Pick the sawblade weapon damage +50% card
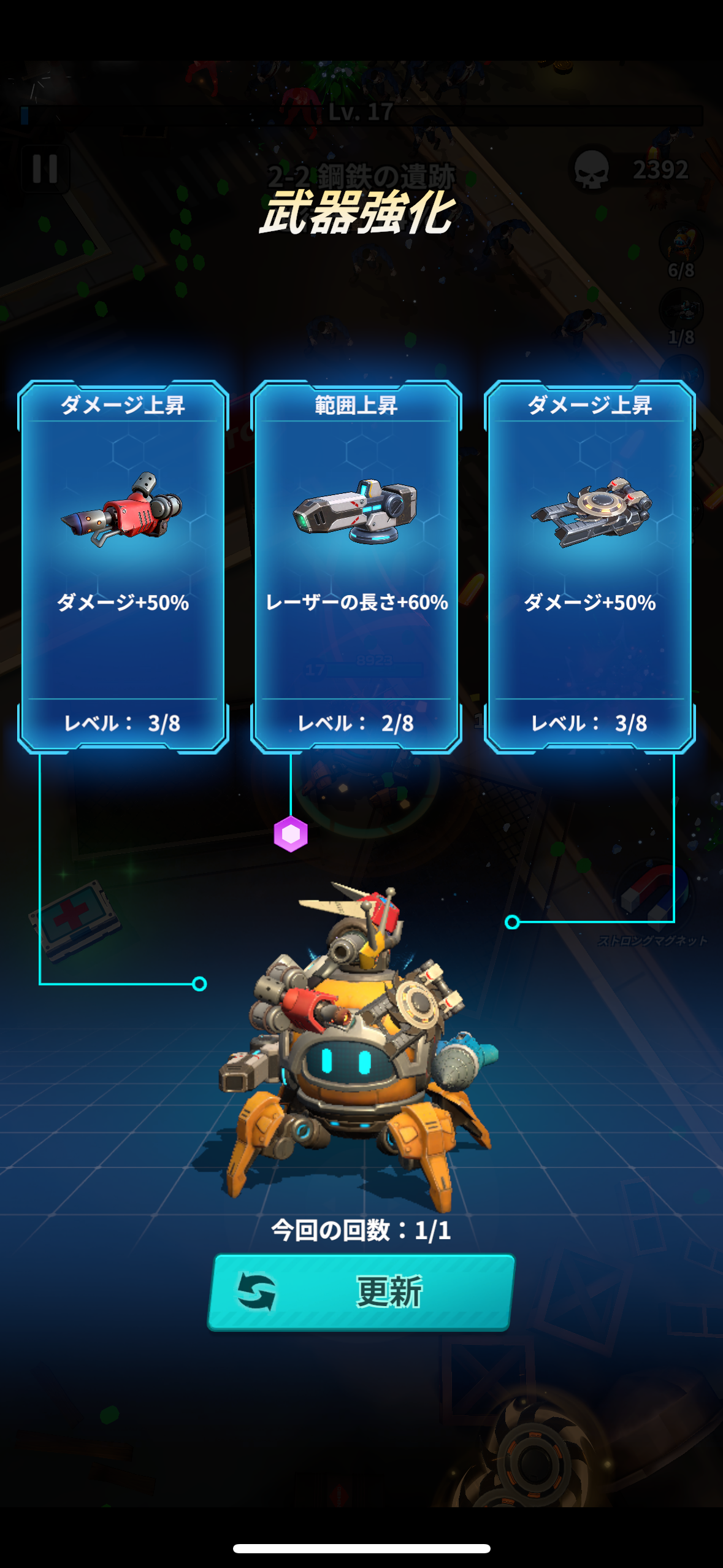Viewport: 723px width, 1568px height. coord(589,566)
